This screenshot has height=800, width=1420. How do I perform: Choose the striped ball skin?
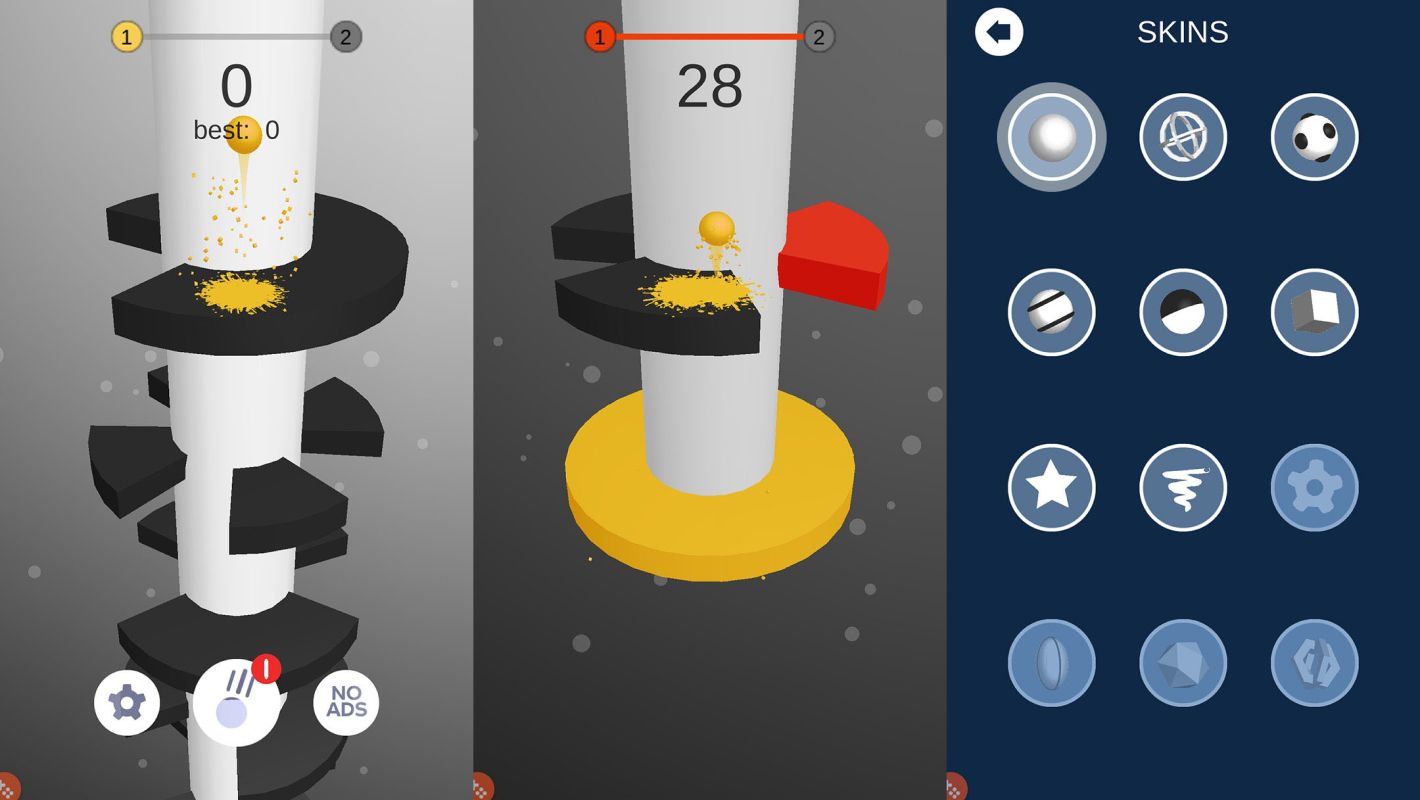pyautogui.click(x=1051, y=313)
